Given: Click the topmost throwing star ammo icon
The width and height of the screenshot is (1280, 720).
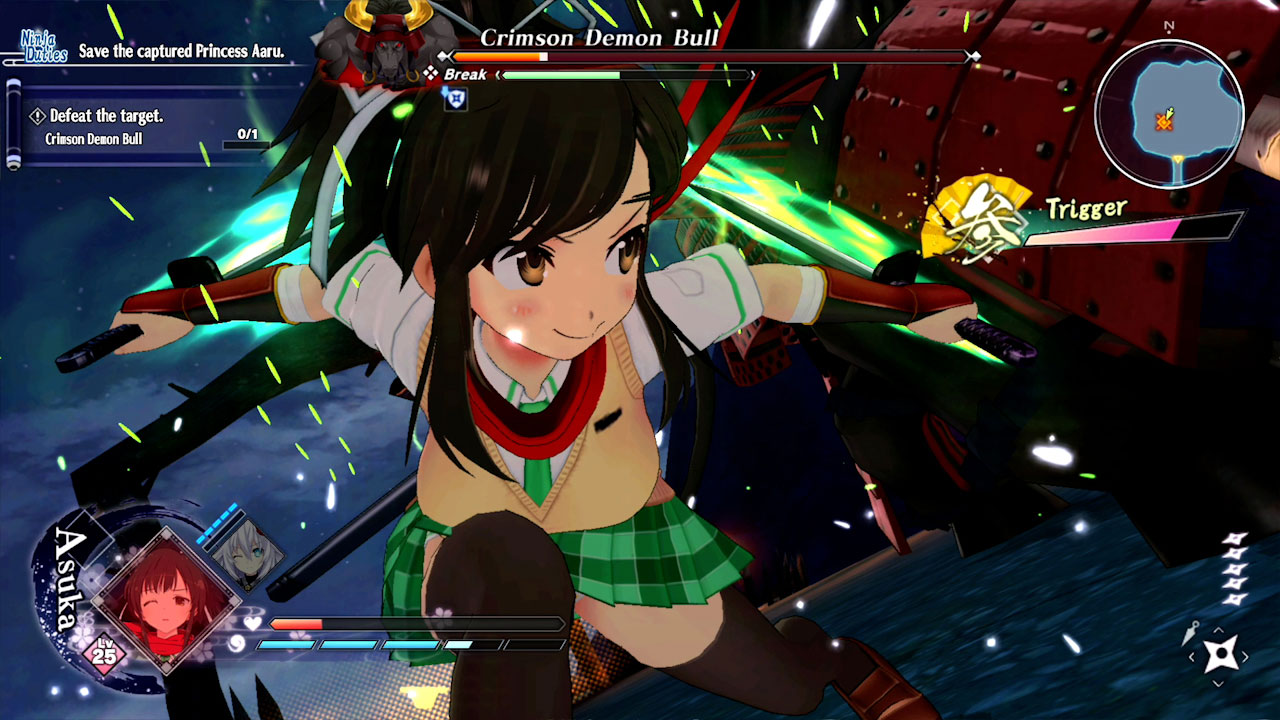Looking at the screenshot, I should tap(1235, 538).
